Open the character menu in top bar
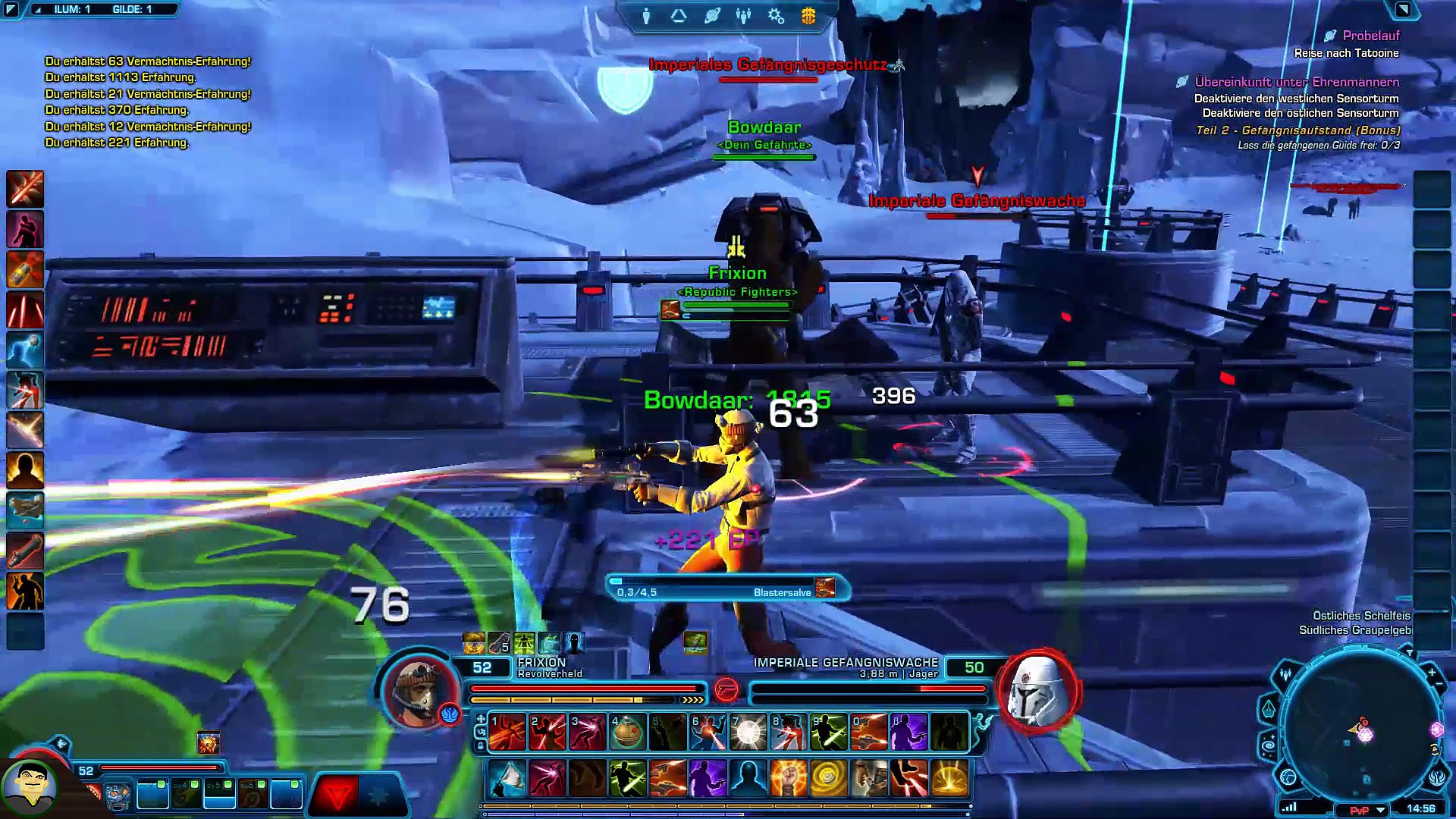 click(x=646, y=16)
